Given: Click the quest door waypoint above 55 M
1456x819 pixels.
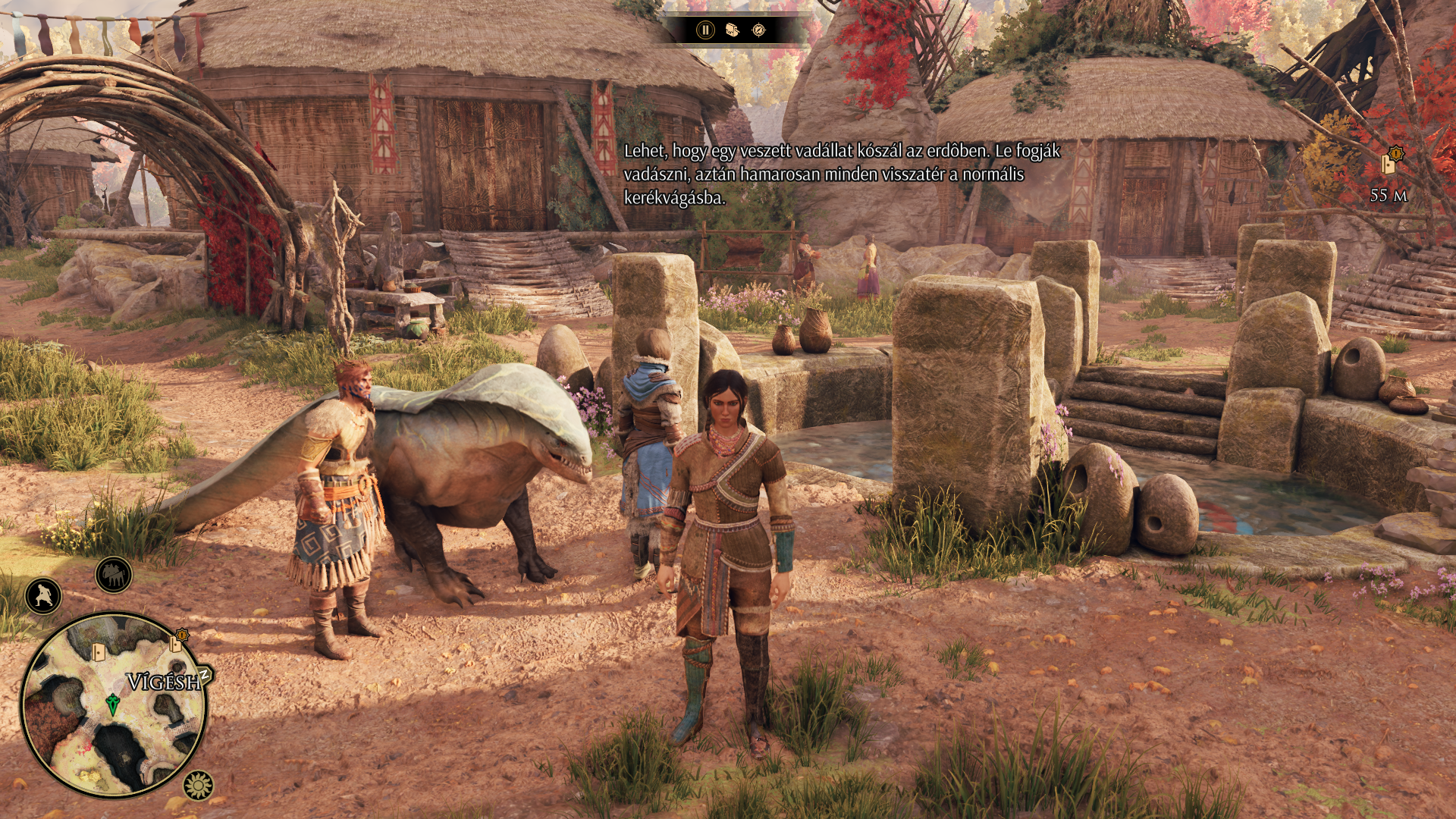Looking at the screenshot, I should pyautogui.click(x=1390, y=162).
